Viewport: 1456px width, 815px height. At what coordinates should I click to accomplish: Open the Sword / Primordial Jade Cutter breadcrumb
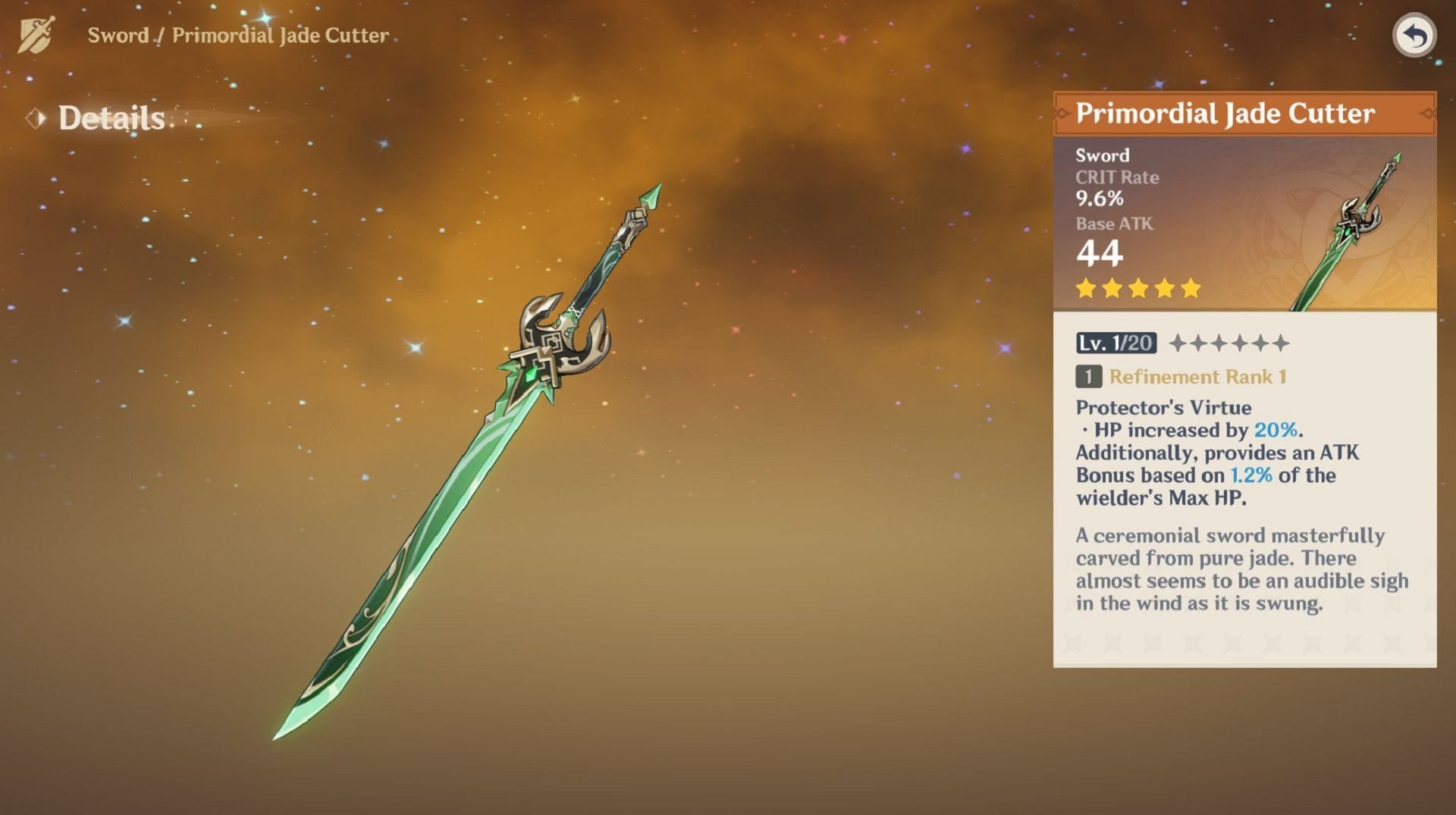(x=235, y=34)
